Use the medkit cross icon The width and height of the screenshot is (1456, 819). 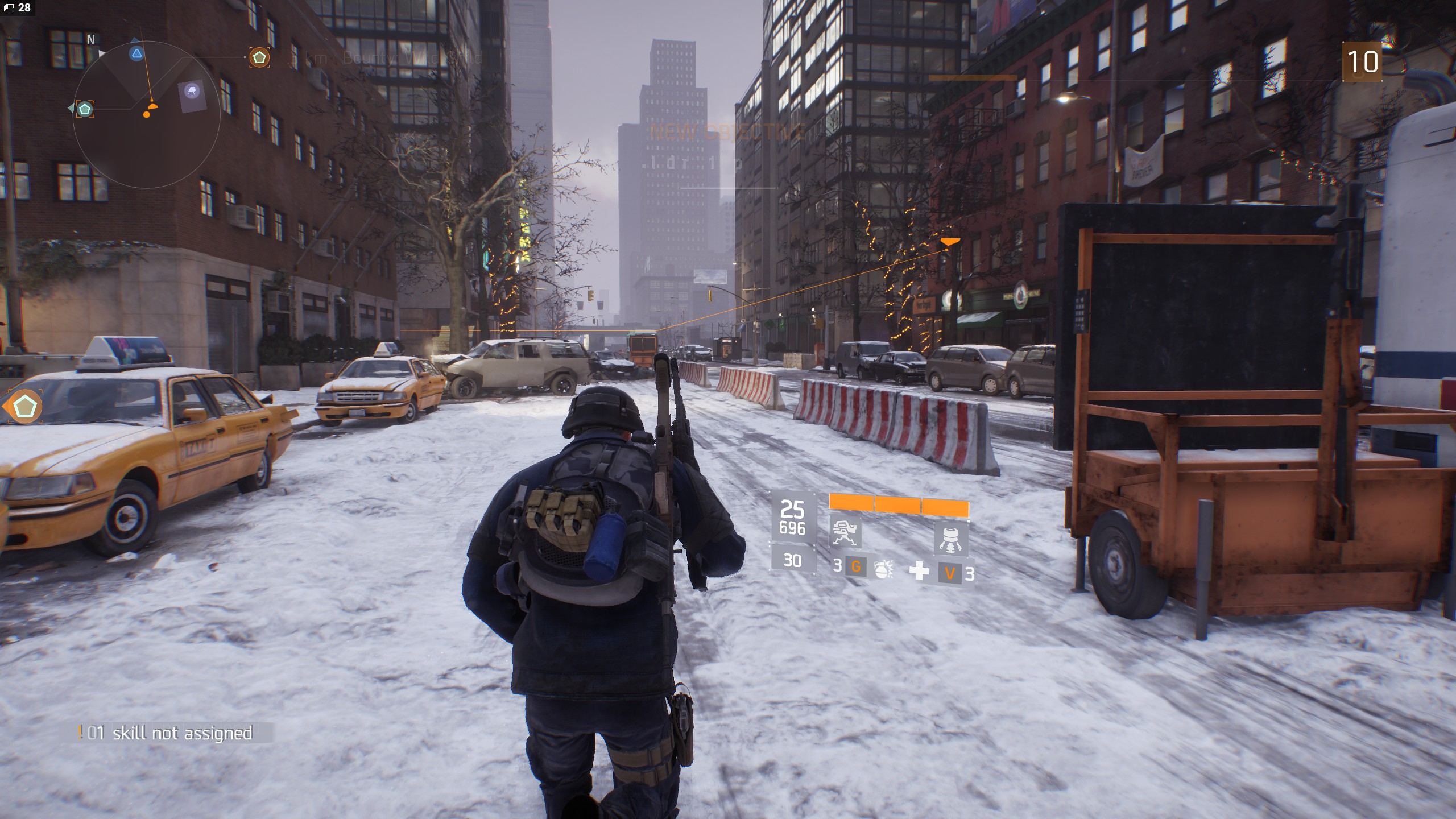[919, 570]
